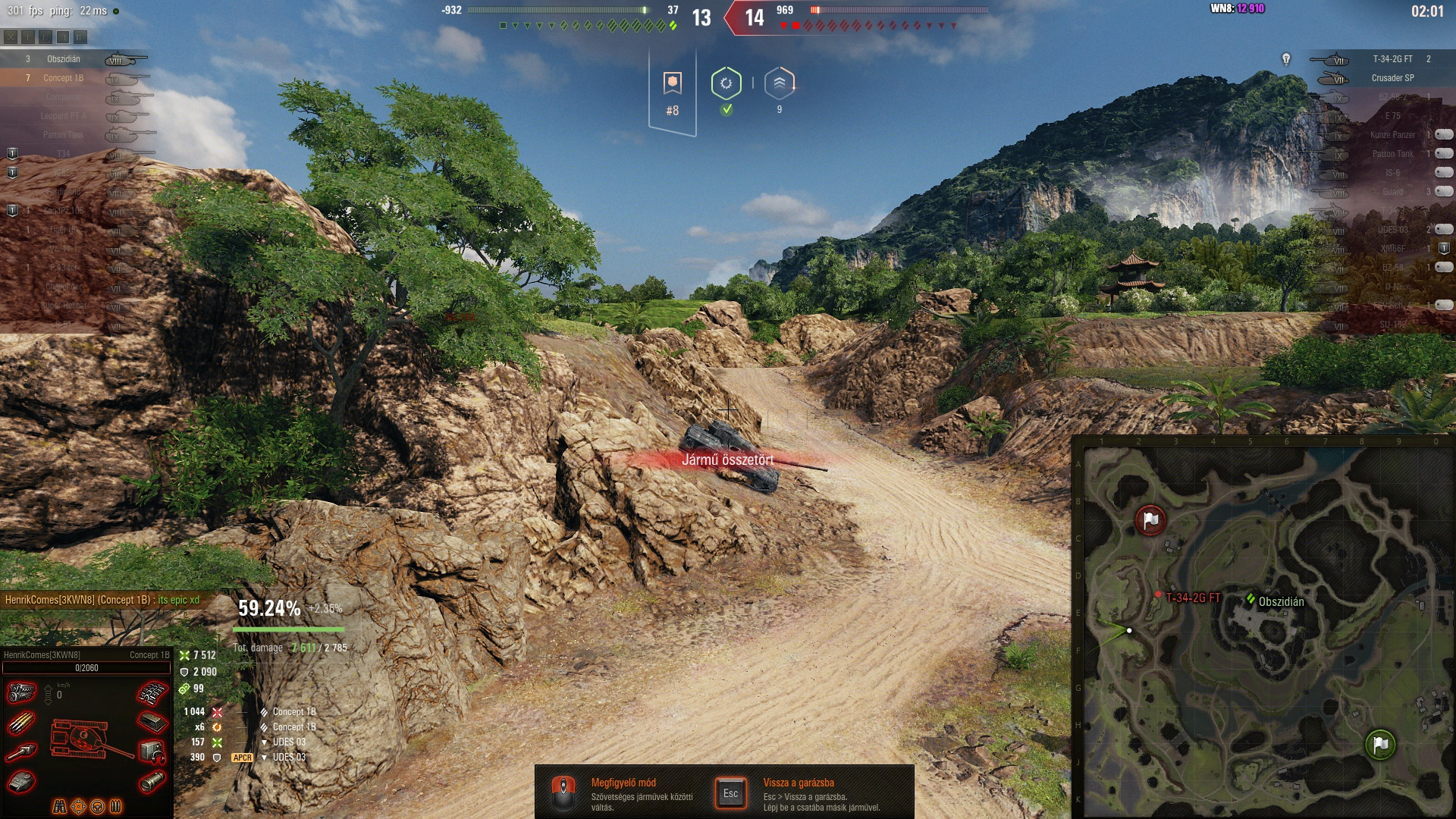Click the lightbulb icon beside enemy roster
The height and width of the screenshot is (819, 1456).
[x=1286, y=58]
